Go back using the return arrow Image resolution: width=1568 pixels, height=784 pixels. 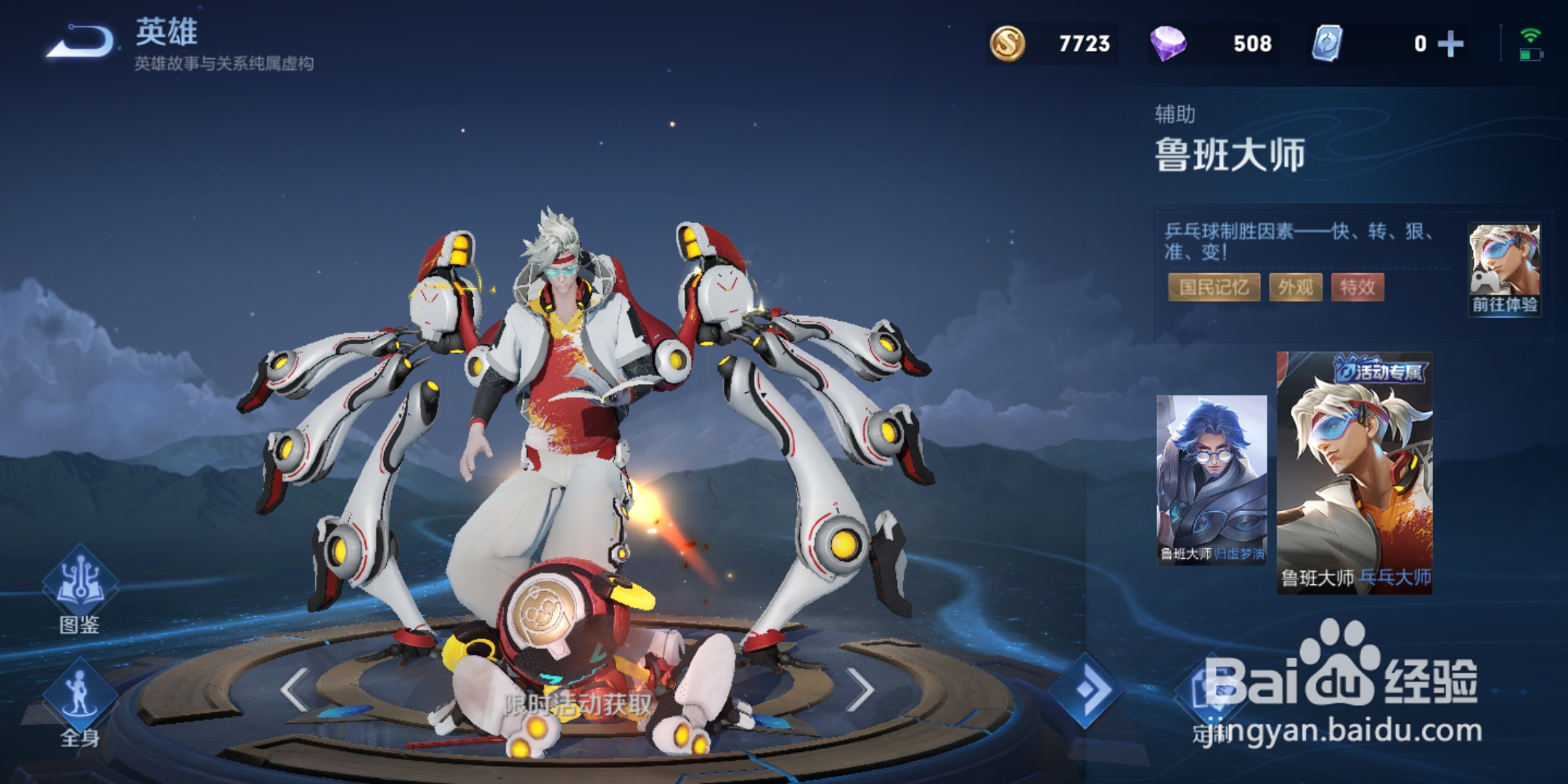[x=81, y=41]
